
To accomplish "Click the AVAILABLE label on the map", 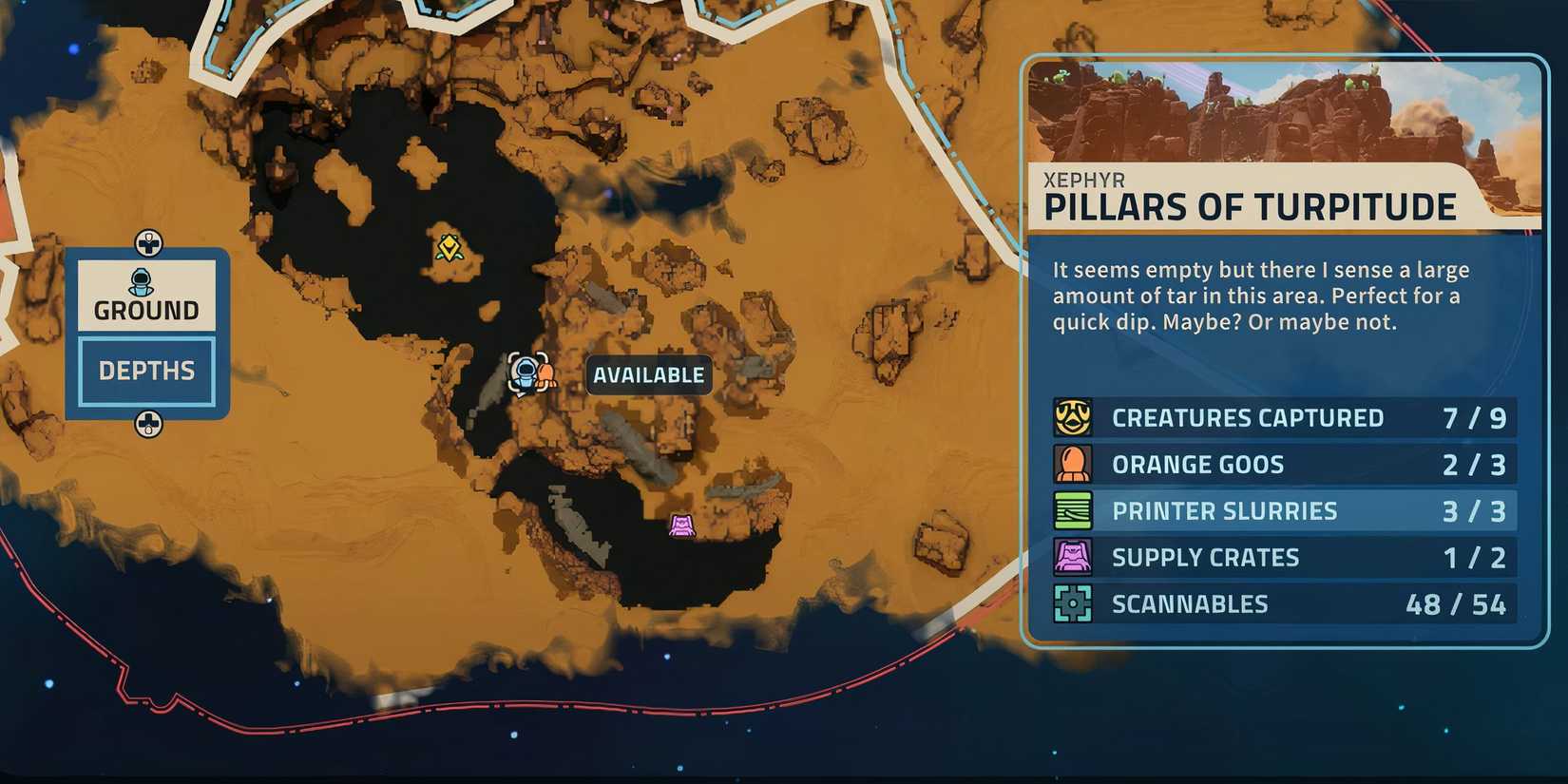I will point(649,374).
